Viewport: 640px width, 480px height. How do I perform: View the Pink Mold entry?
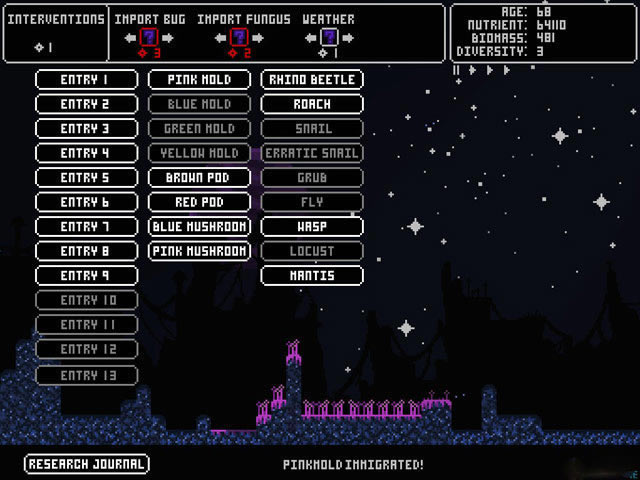199,79
